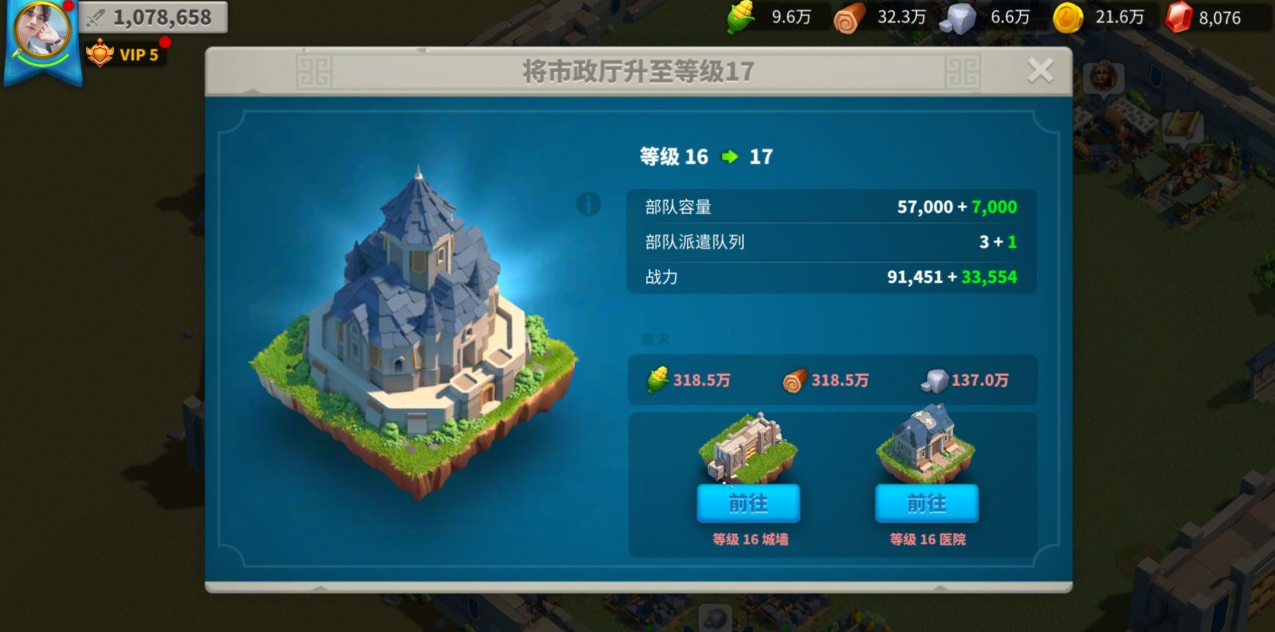Tap the wood resource counter
Viewport: 1275px width, 632px height.
tap(882, 17)
